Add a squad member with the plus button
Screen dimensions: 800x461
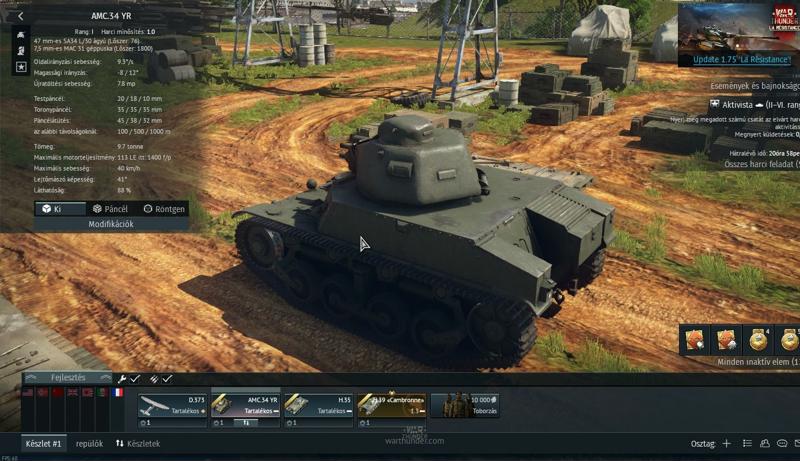727,443
